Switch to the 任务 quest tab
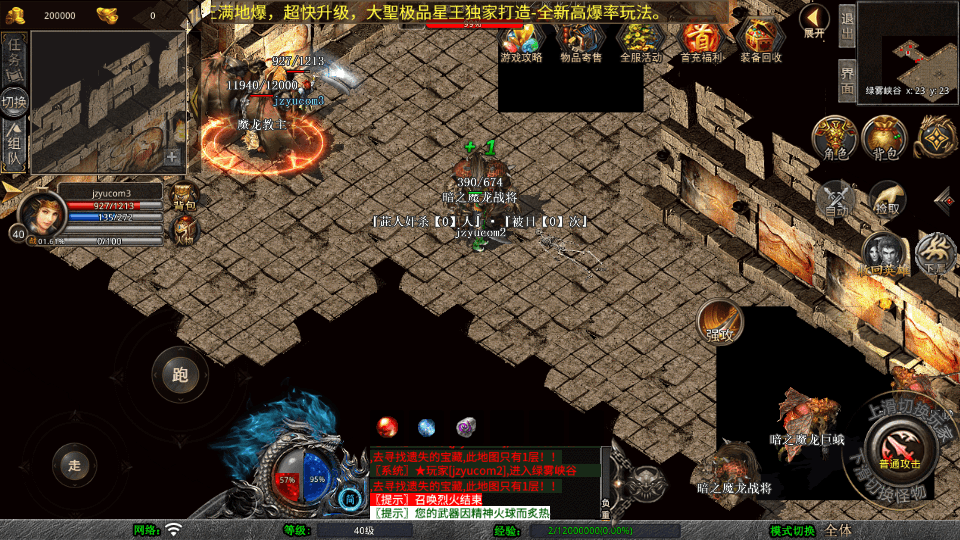Image resolution: width=960 pixels, height=540 pixels. click(x=14, y=56)
